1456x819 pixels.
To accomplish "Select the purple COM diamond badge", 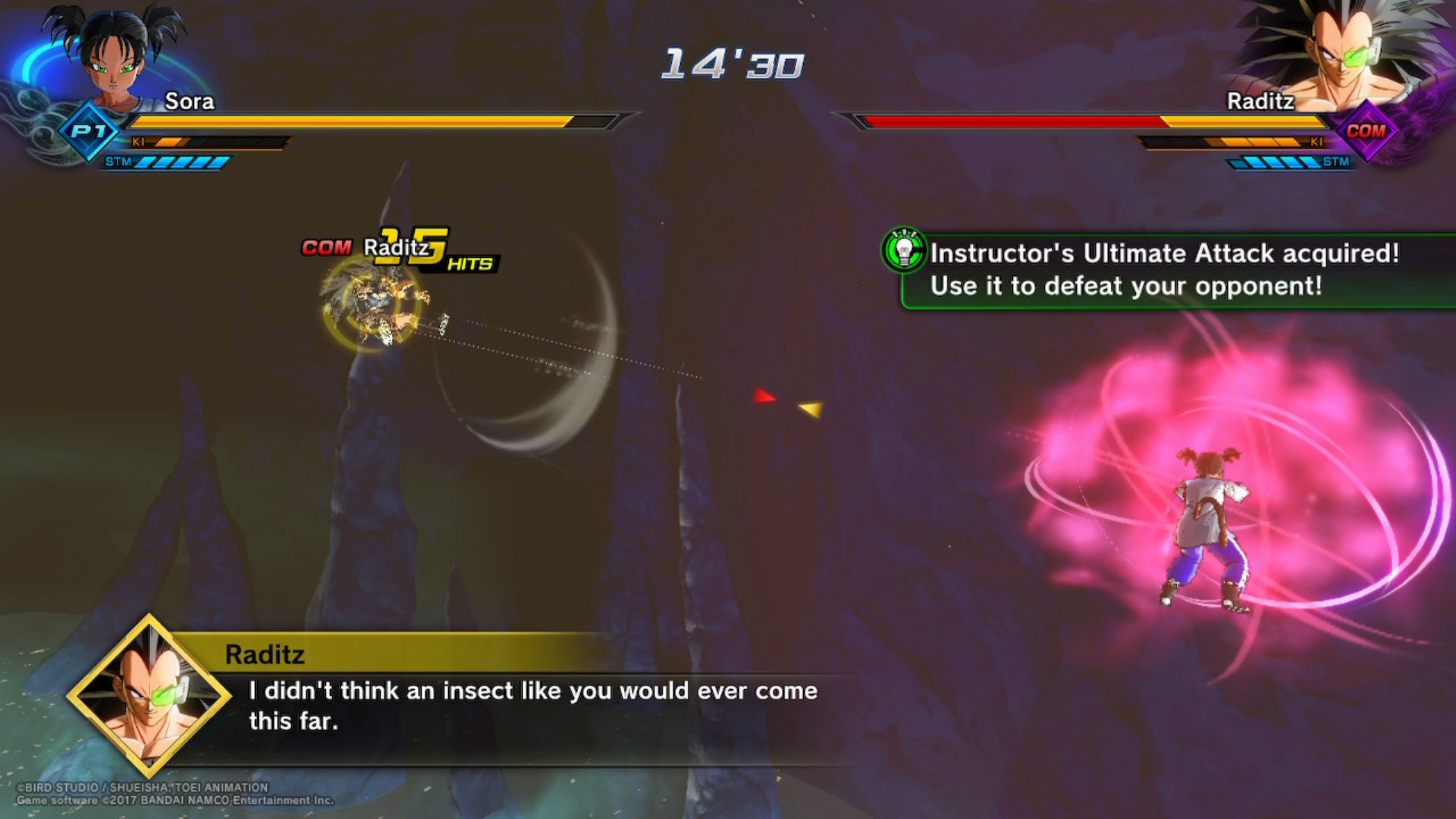I will point(1366,131).
